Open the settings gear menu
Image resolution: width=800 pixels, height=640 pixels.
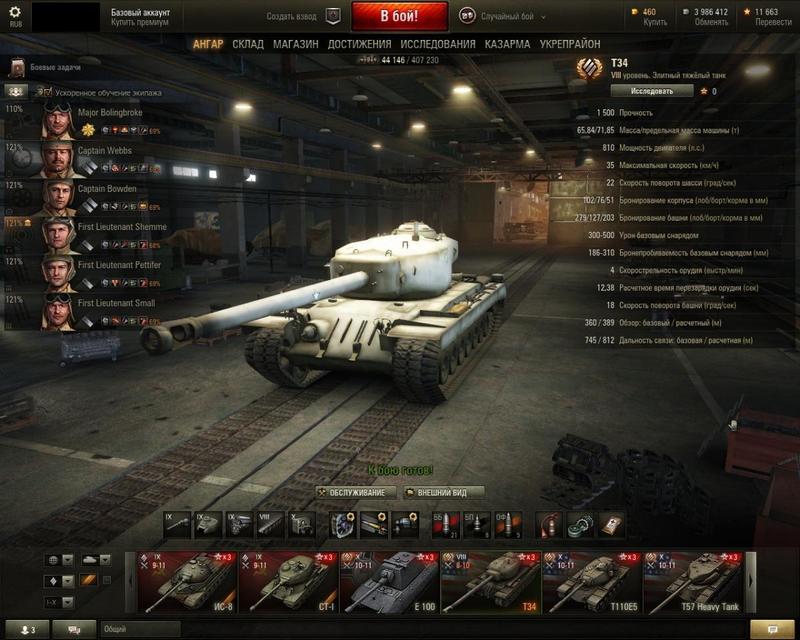pyautogui.click(x=14, y=12)
